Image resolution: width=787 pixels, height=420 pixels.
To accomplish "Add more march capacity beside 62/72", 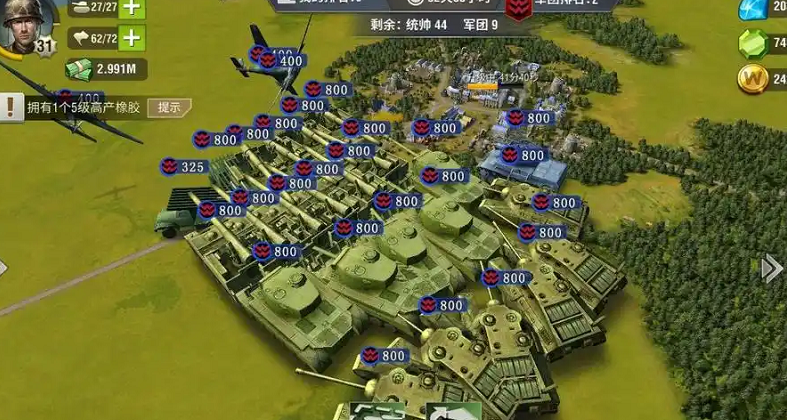I will 131,39.
